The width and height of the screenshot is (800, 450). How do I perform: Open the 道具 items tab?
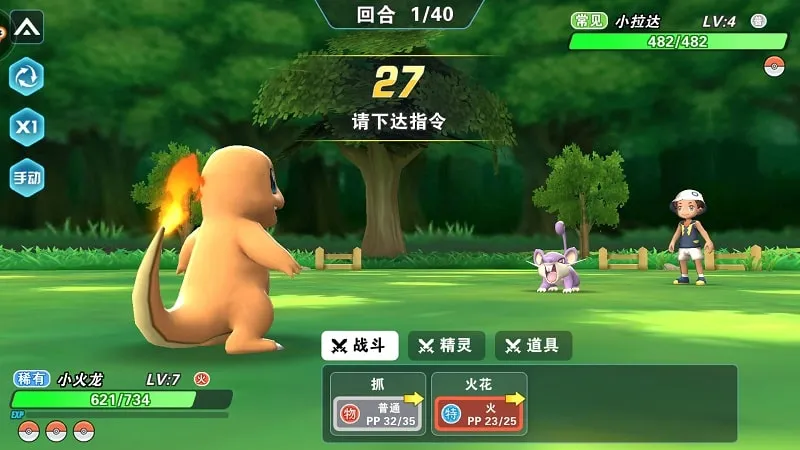pos(533,346)
